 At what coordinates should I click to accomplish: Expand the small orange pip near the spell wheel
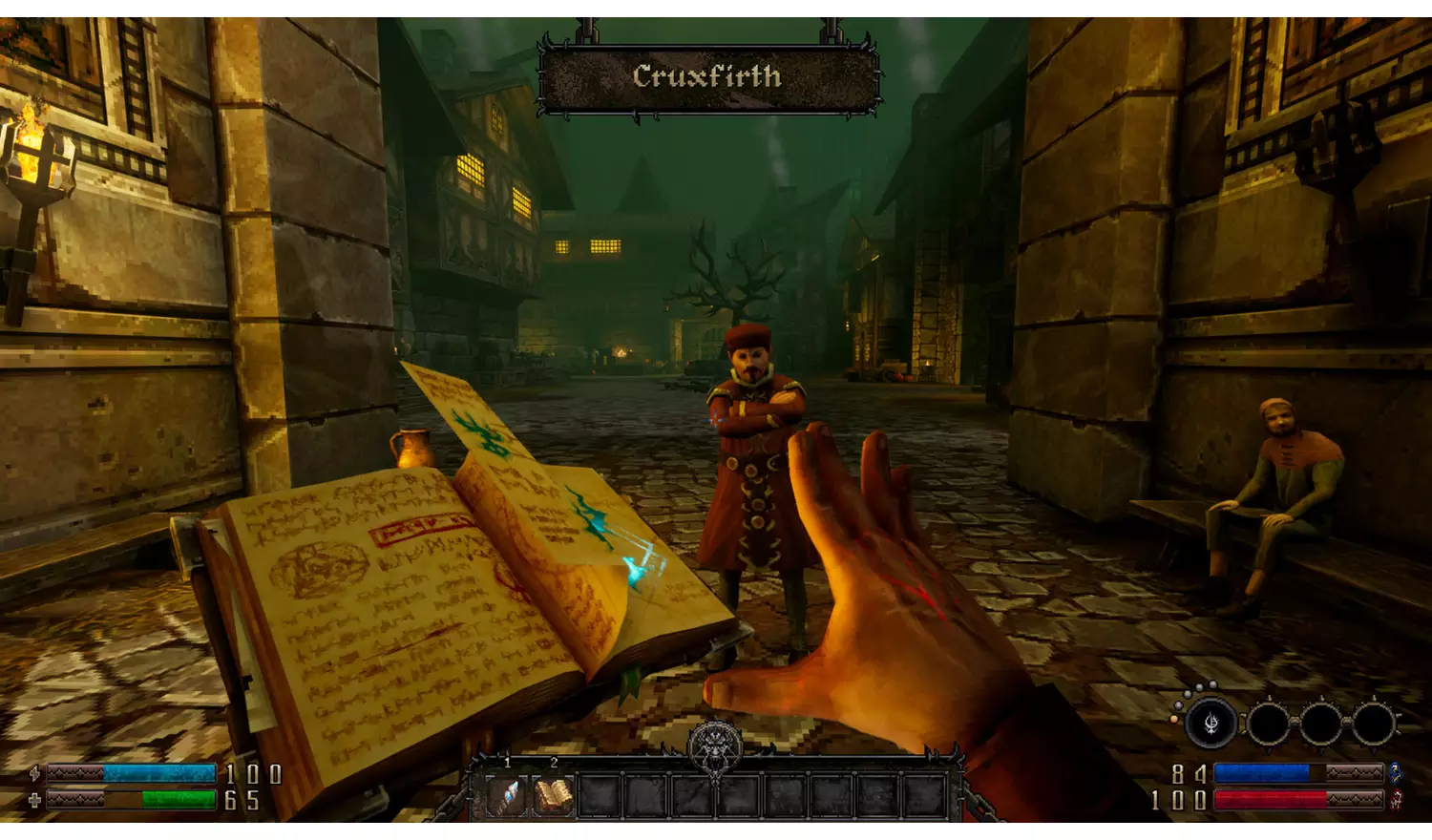click(x=1174, y=719)
